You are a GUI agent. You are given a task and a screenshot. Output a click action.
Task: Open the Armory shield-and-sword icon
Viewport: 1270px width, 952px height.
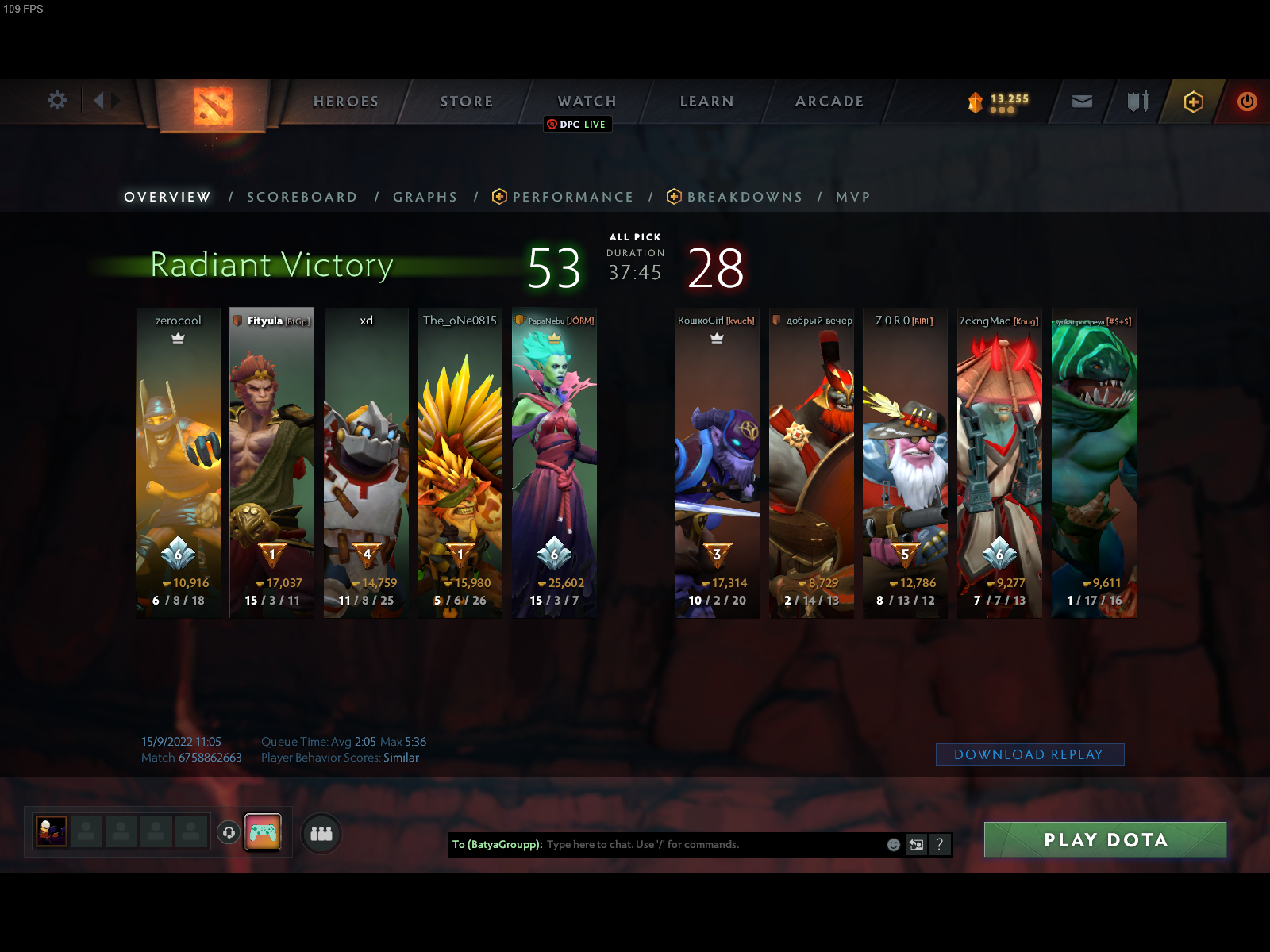[x=1137, y=102]
